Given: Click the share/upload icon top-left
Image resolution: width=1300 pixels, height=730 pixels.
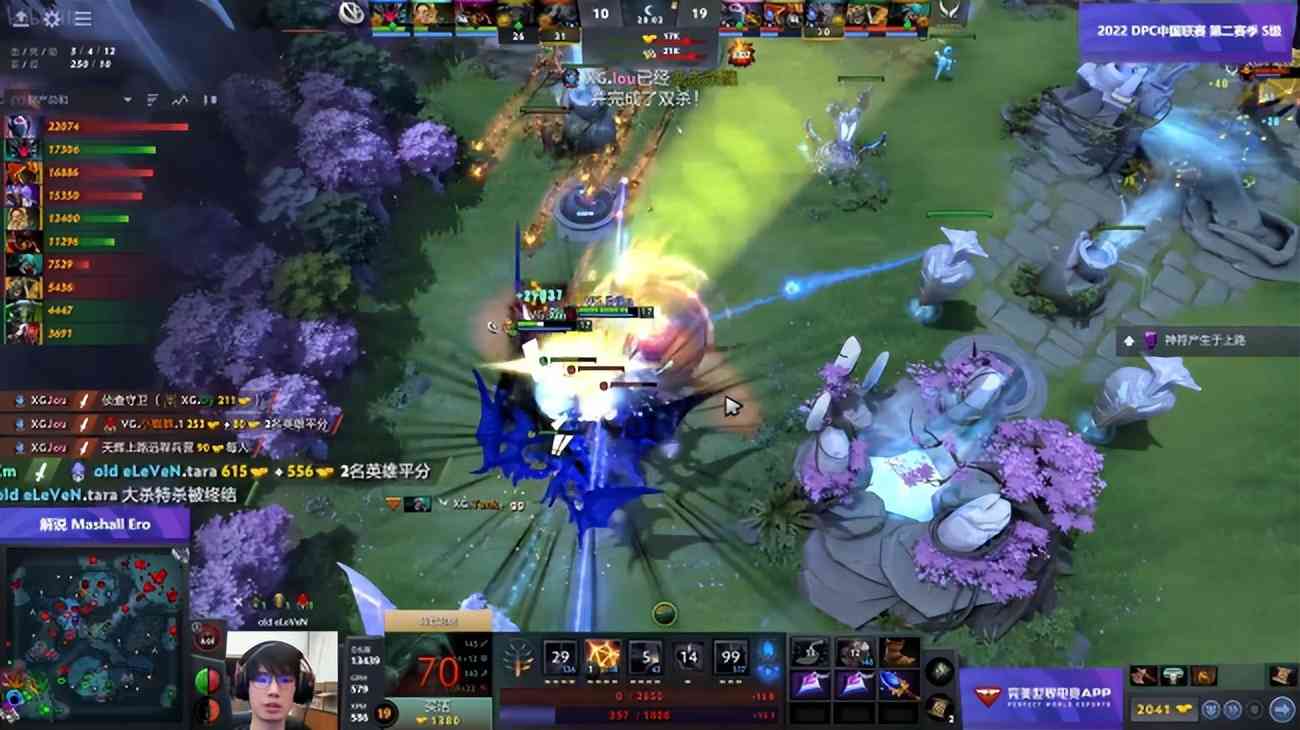Looking at the screenshot, I should click(21, 18).
